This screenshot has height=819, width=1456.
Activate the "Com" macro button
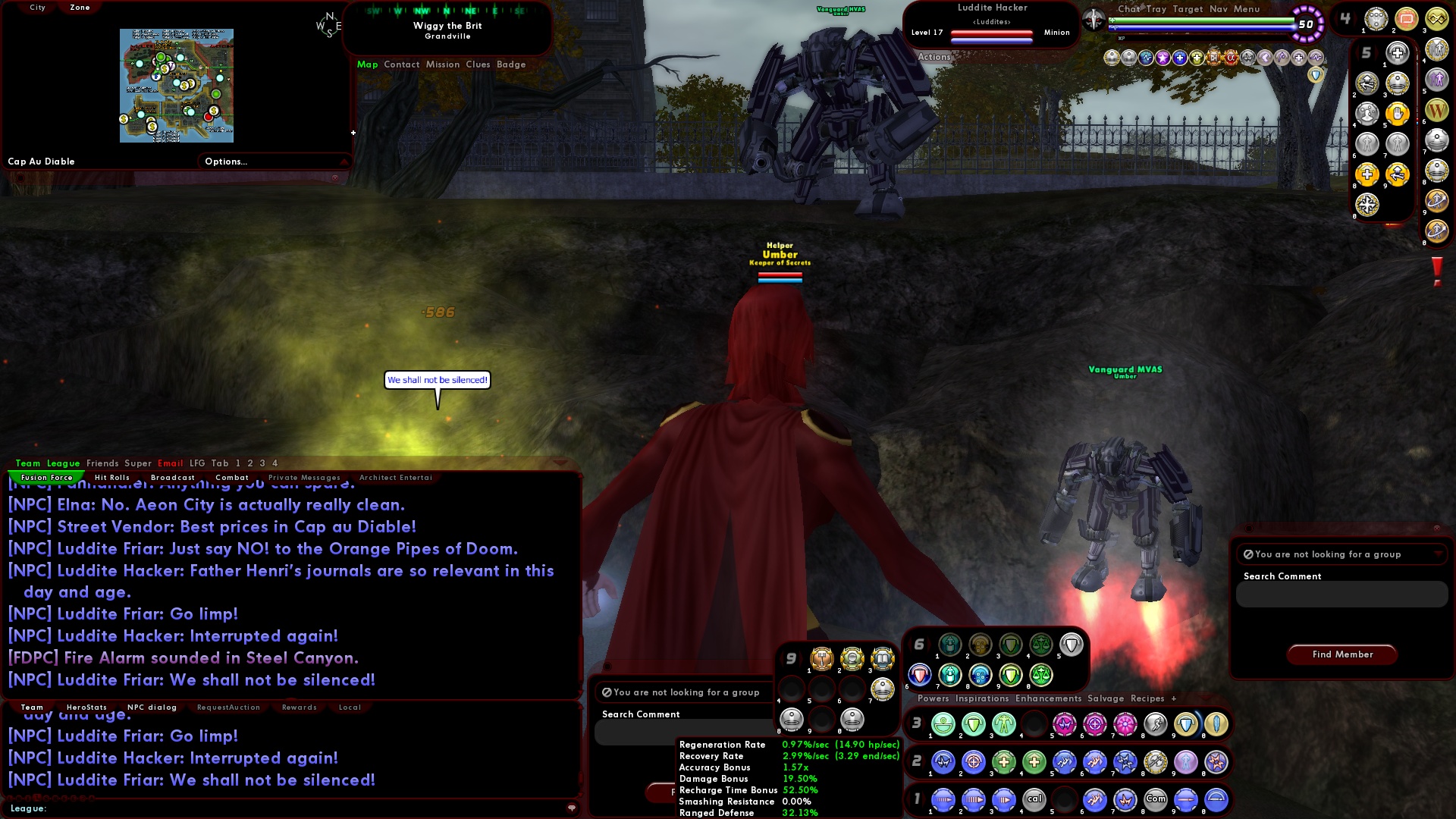click(1156, 799)
